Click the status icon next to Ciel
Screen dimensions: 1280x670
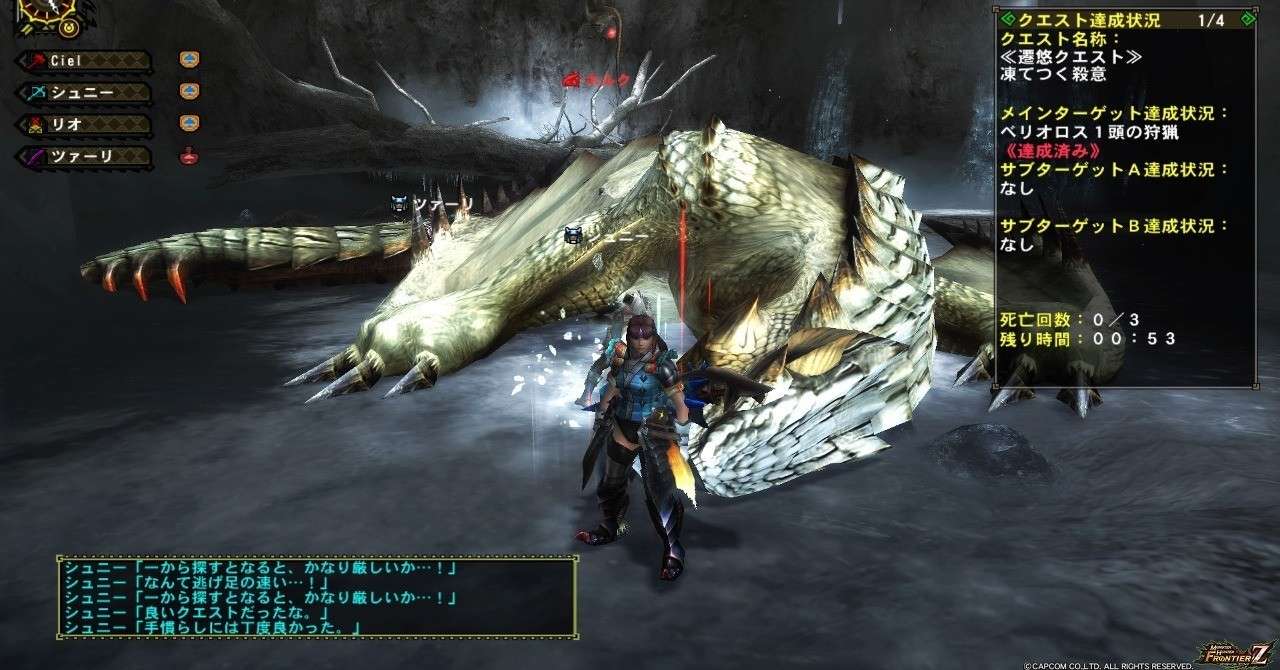(189, 60)
